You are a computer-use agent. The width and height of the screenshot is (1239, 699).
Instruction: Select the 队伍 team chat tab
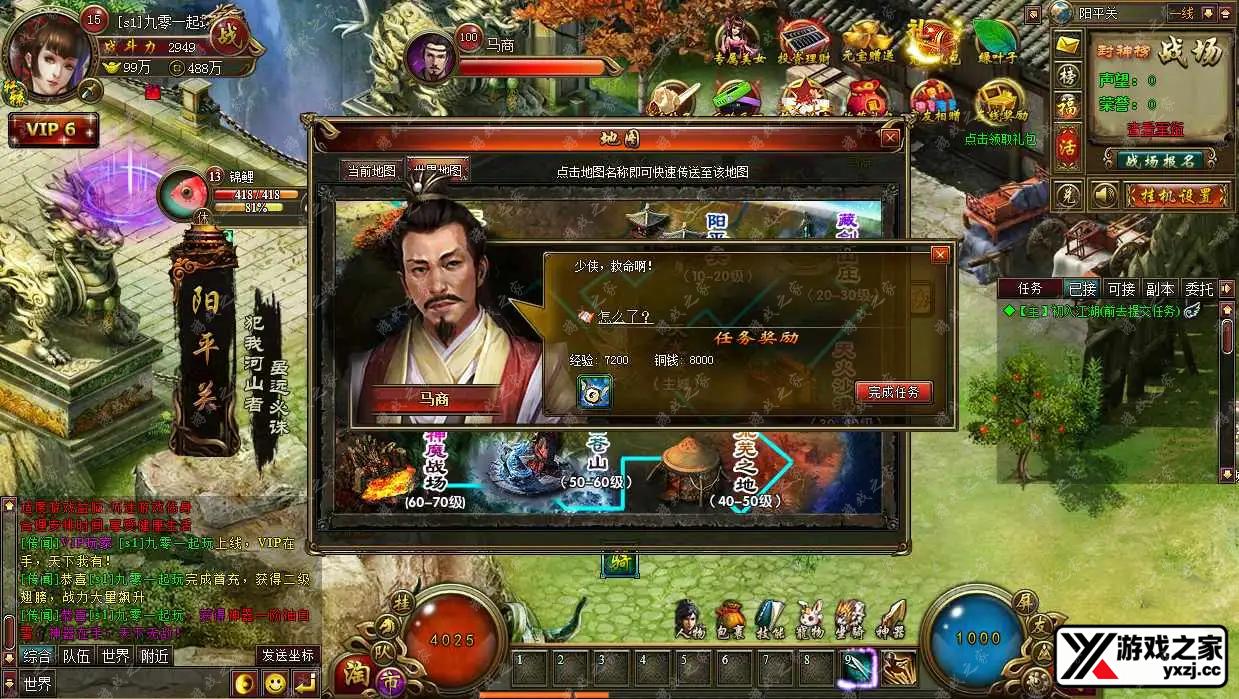pyautogui.click(x=76, y=656)
